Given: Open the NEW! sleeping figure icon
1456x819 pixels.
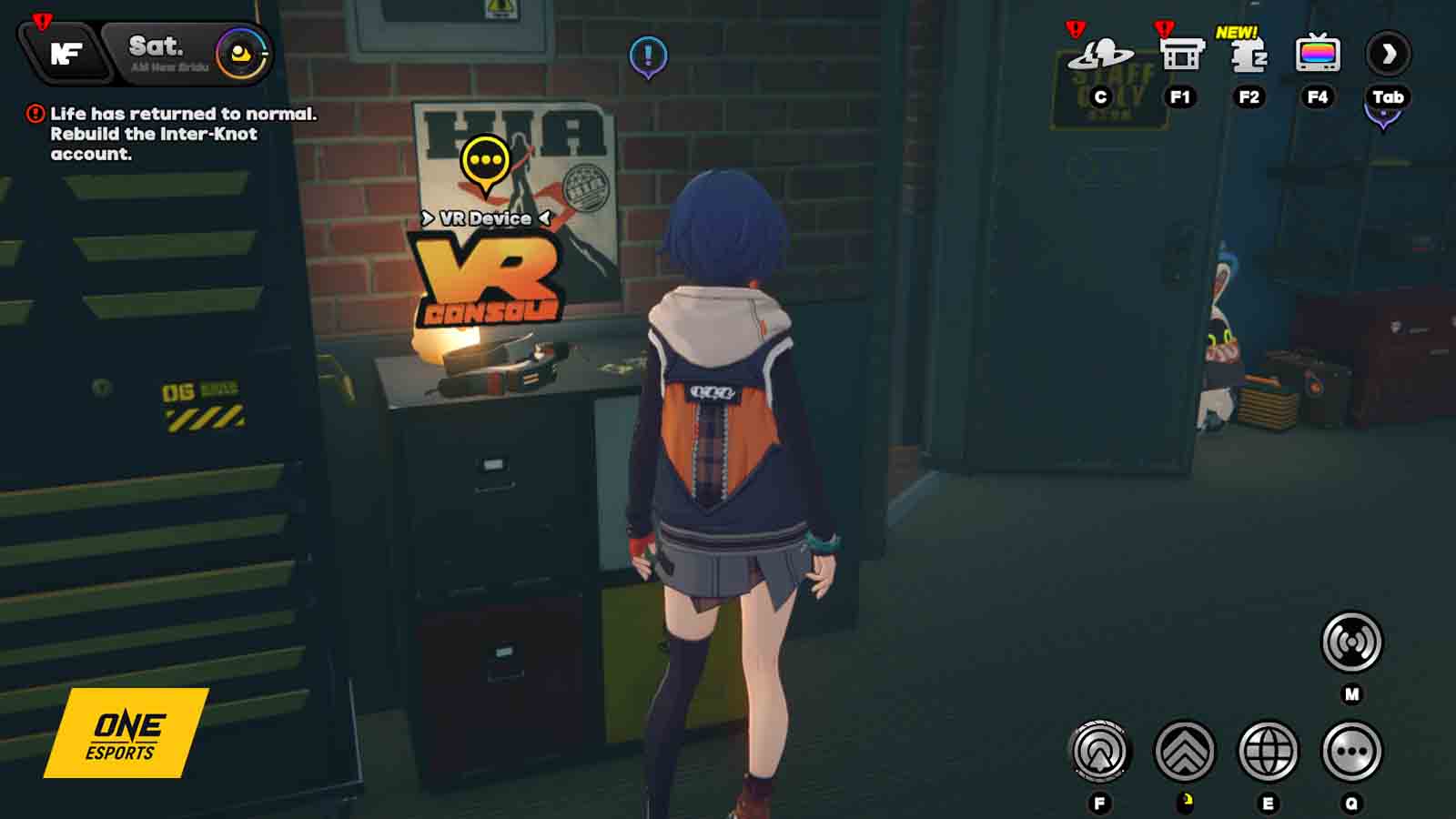Looking at the screenshot, I should [1249, 55].
